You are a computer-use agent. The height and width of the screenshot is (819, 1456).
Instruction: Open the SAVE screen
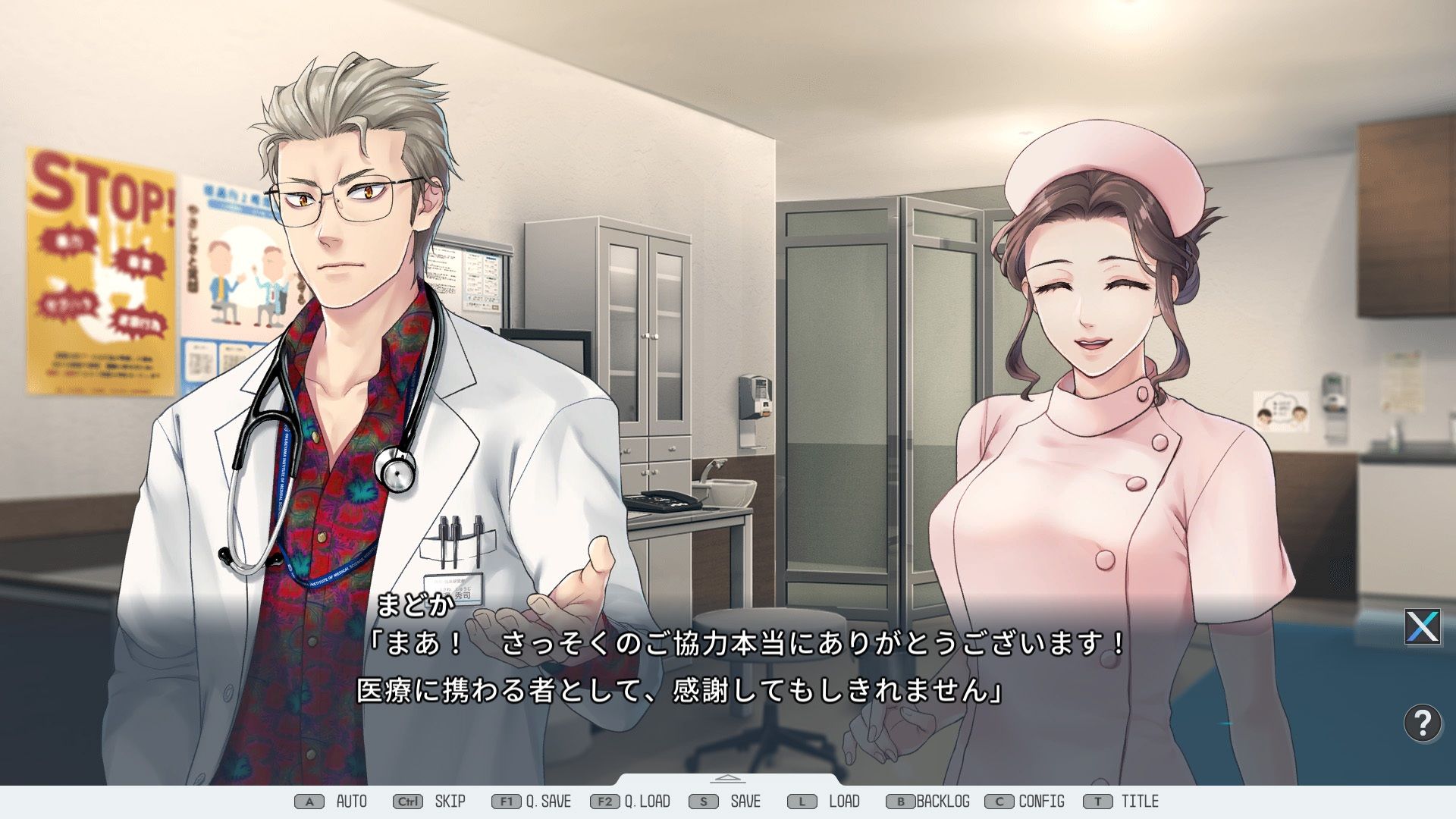pos(745,801)
